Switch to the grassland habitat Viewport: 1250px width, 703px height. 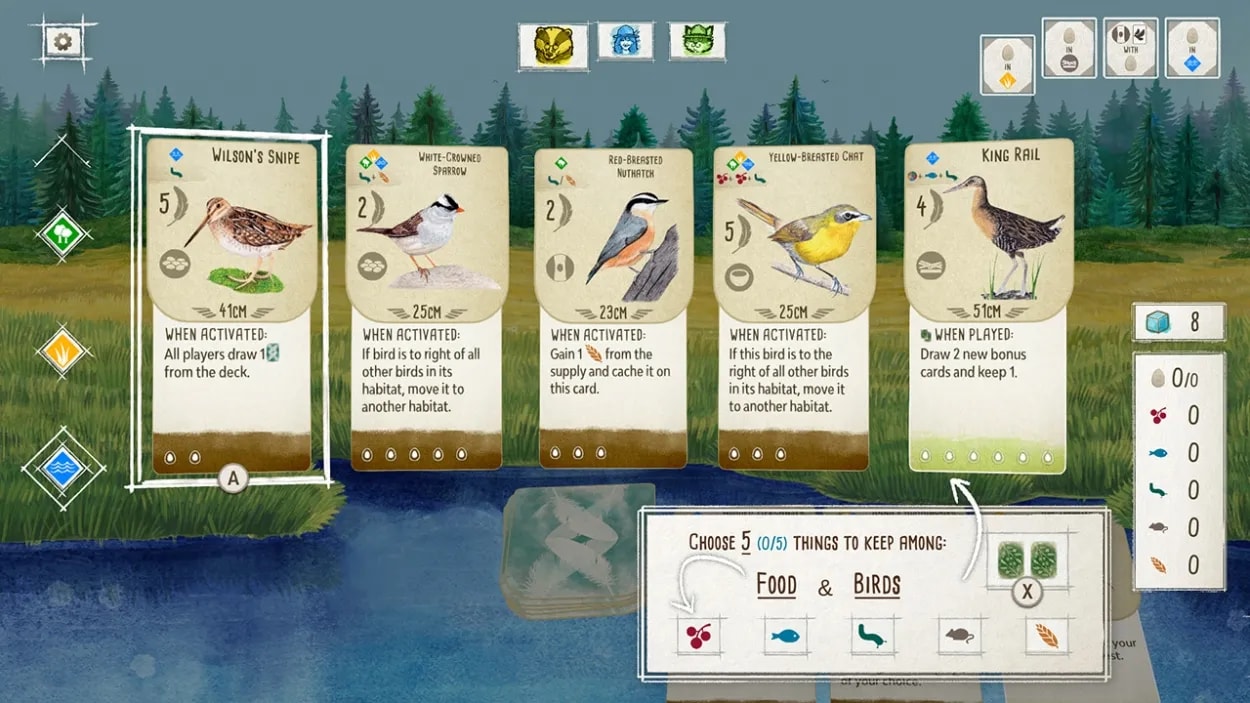pyautogui.click(x=63, y=351)
